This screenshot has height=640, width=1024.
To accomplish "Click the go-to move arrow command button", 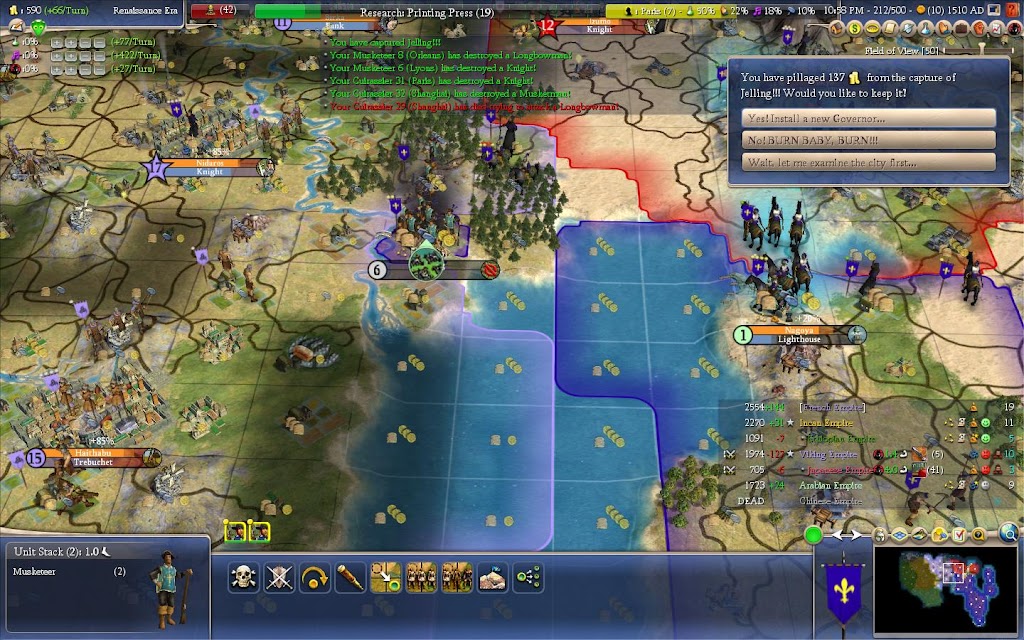I will click(386, 577).
